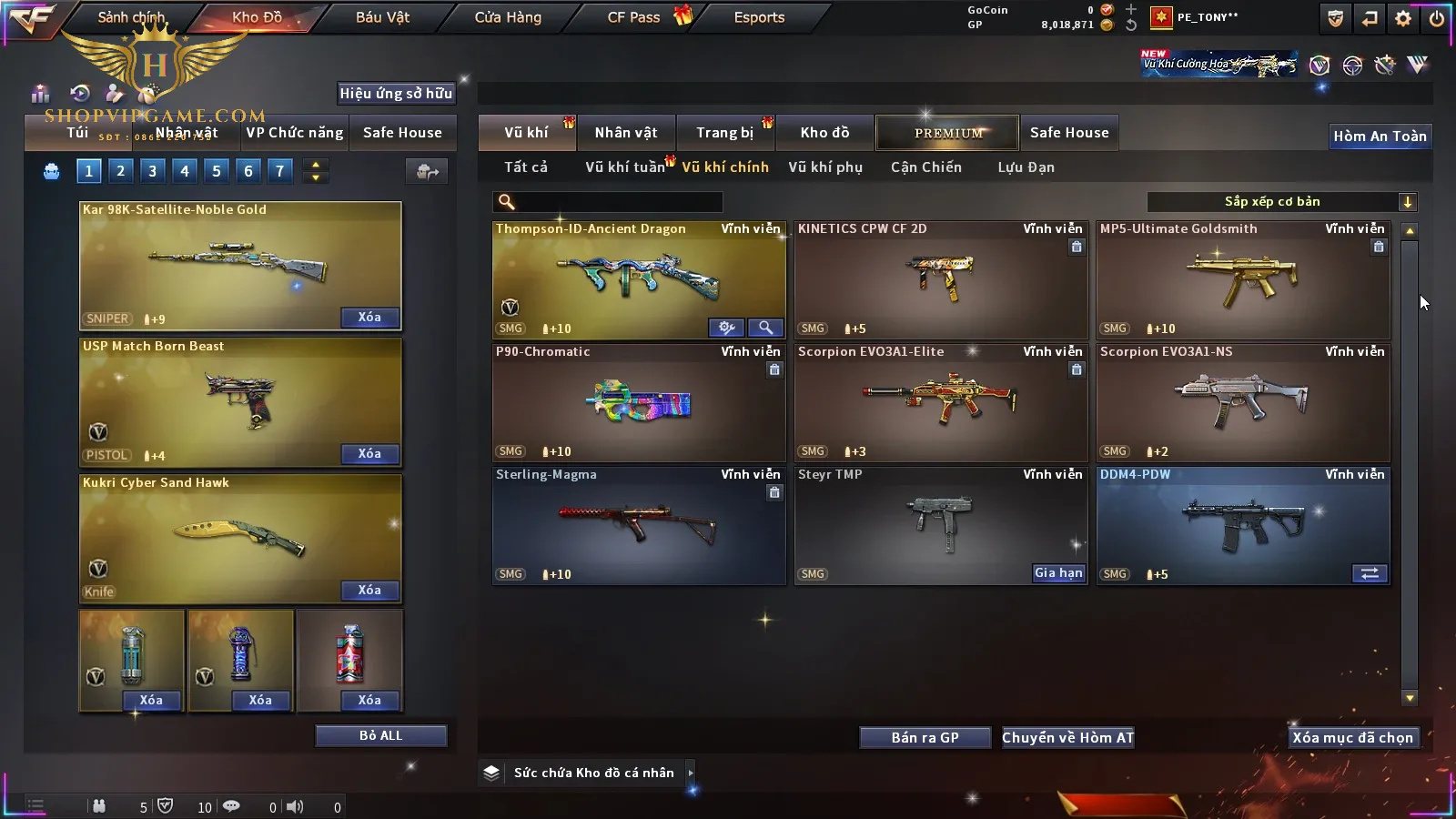This screenshot has width=1456, height=819.
Task: Open the Sắp xếp cơ bản sort dropdown
Action: tap(1281, 202)
